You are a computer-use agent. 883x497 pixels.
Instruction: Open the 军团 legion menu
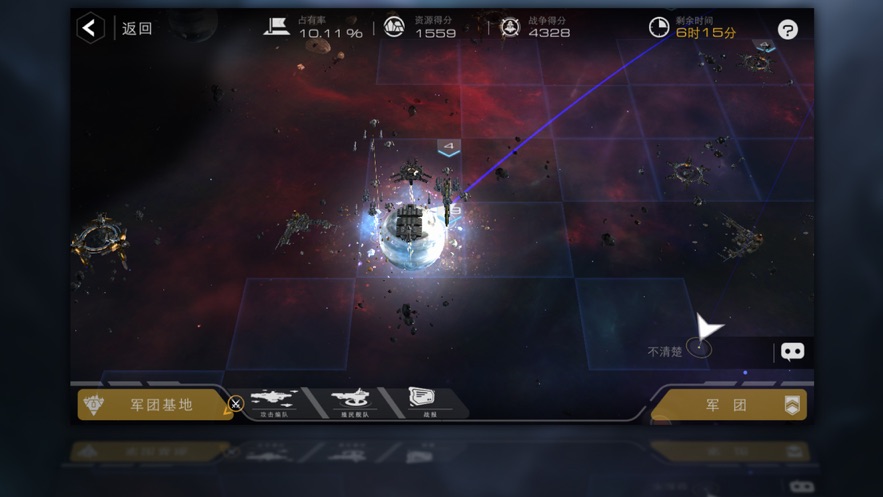click(x=729, y=405)
